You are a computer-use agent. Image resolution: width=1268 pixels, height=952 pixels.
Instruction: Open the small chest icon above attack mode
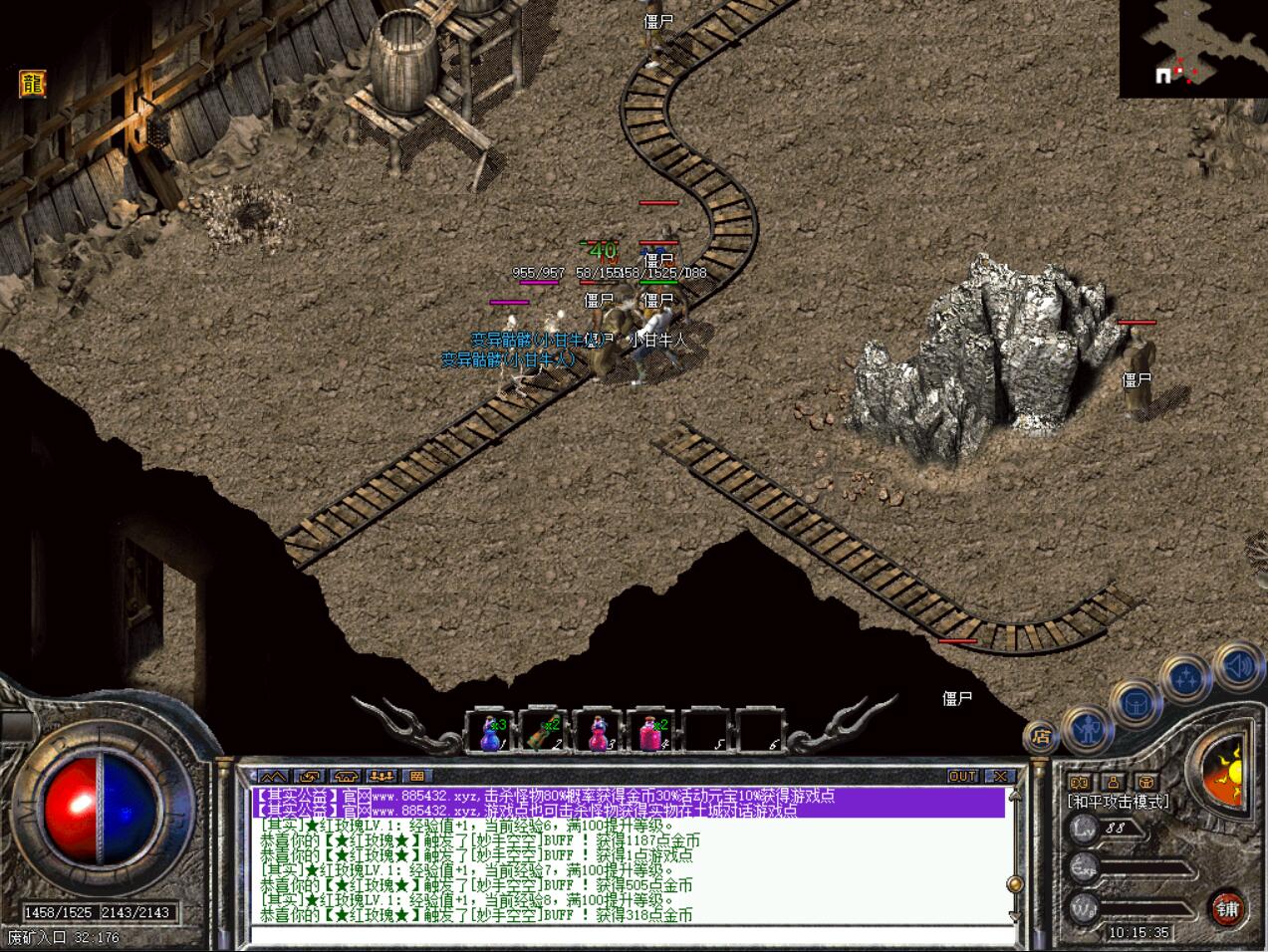pyautogui.click(x=1147, y=783)
